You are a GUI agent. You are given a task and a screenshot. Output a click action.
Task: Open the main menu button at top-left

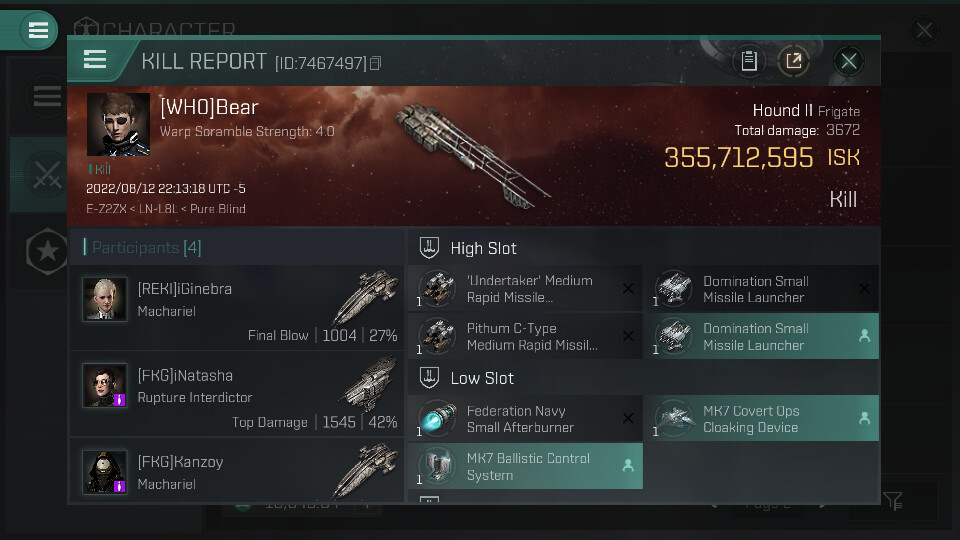[x=38, y=30]
